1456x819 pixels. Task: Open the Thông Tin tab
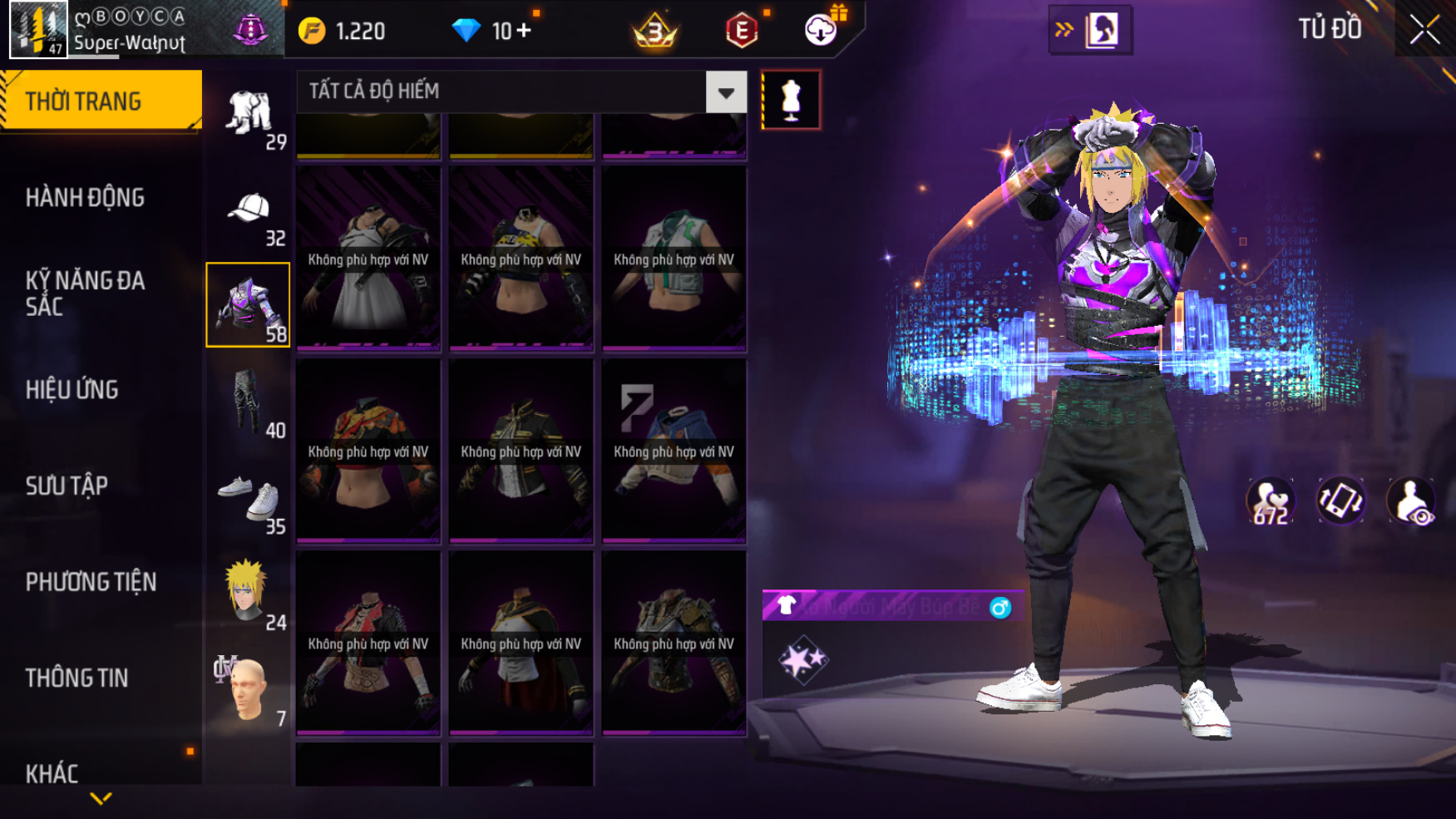tap(77, 678)
